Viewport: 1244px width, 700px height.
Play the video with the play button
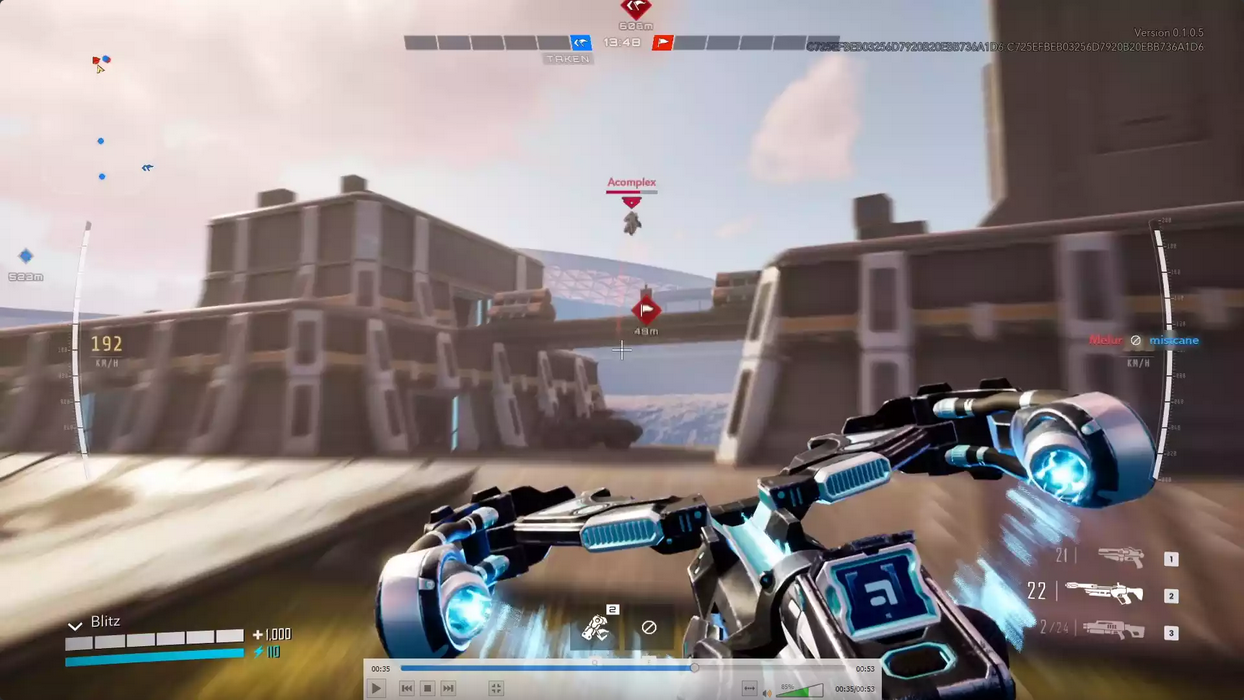pos(376,688)
